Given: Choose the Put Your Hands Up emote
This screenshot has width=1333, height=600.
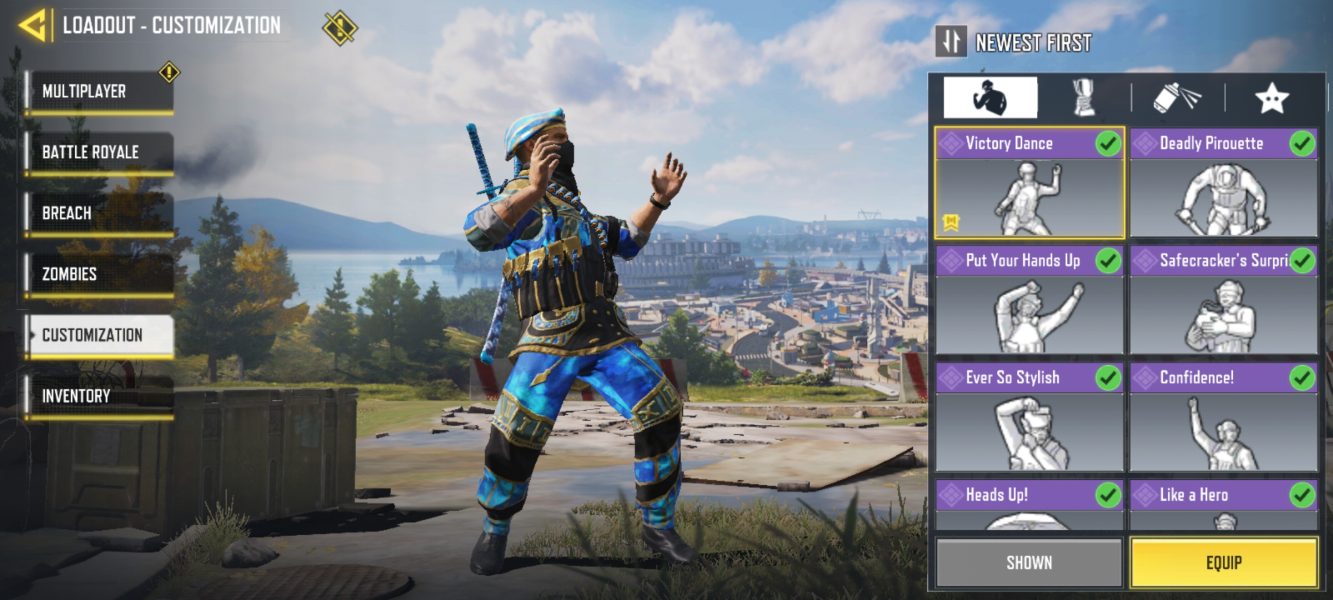Looking at the screenshot, I should tap(1029, 300).
